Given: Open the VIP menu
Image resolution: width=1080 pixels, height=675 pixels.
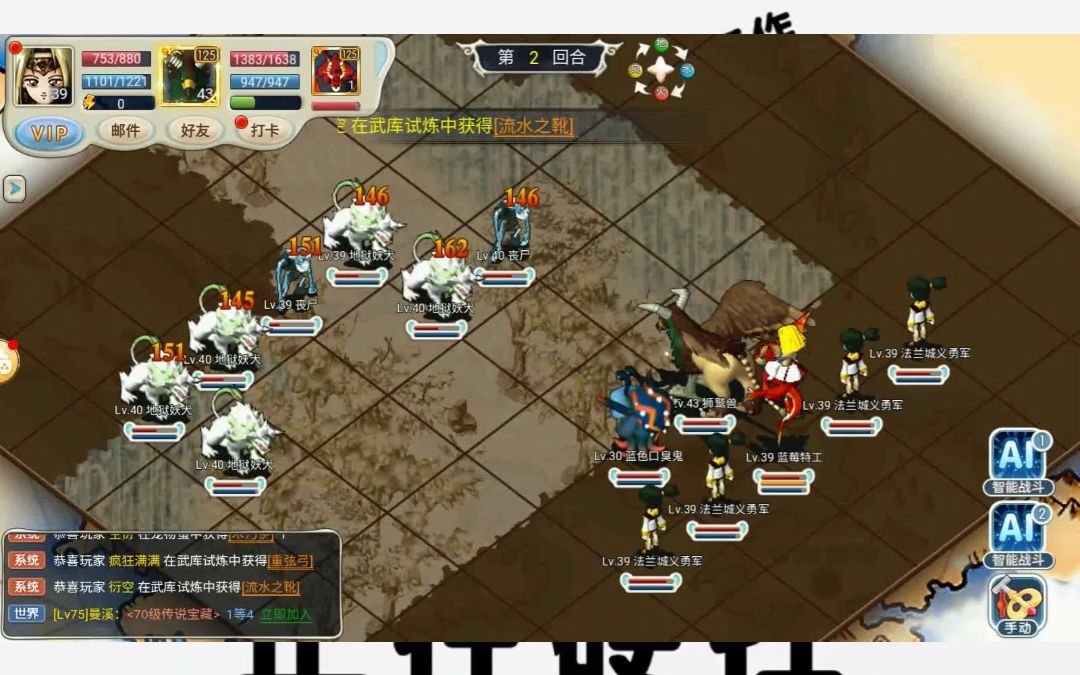Looking at the screenshot, I should 49,131.
